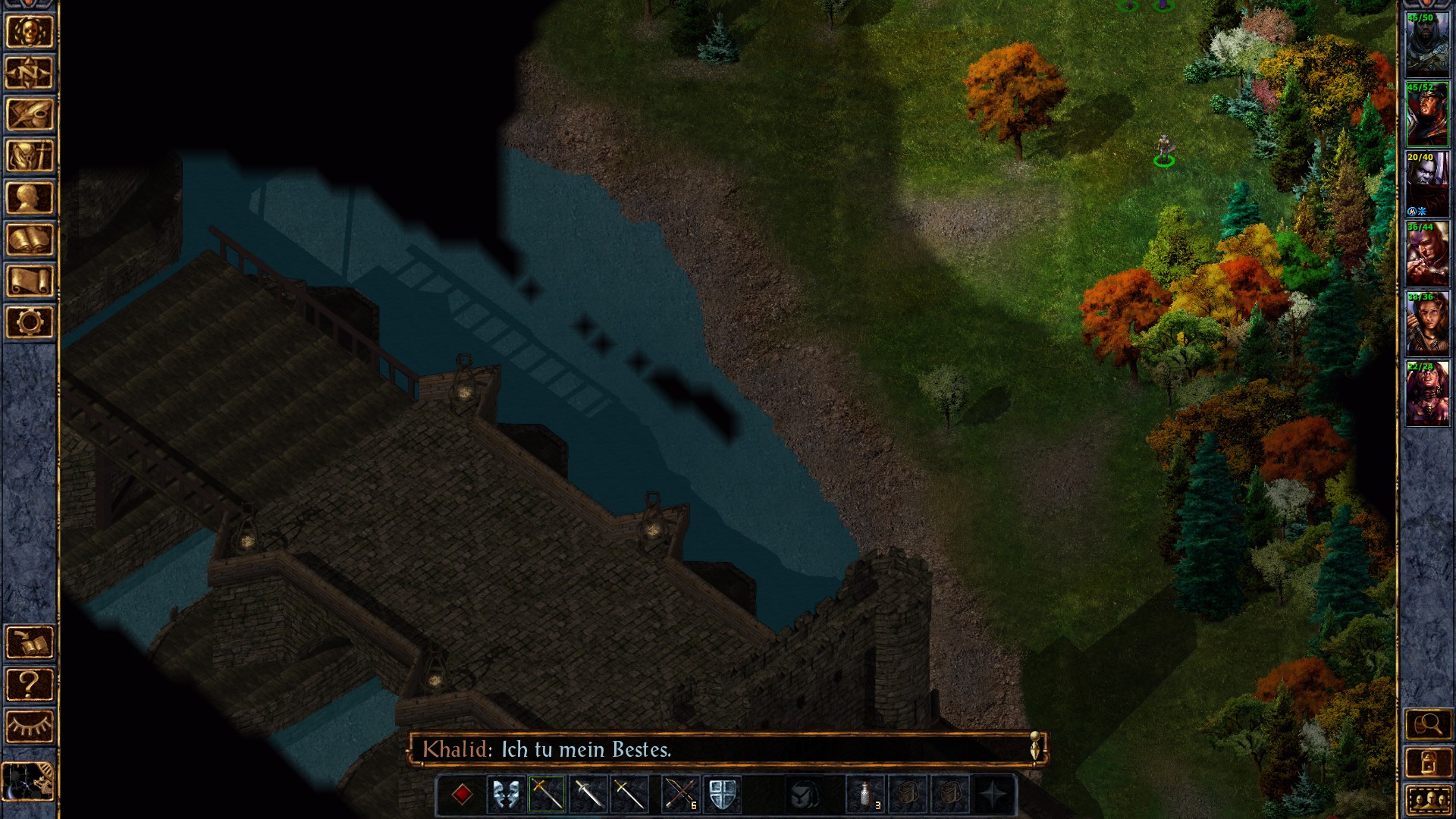
Task: Rest the party using the lantern icon
Action: click(x=1430, y=762)
